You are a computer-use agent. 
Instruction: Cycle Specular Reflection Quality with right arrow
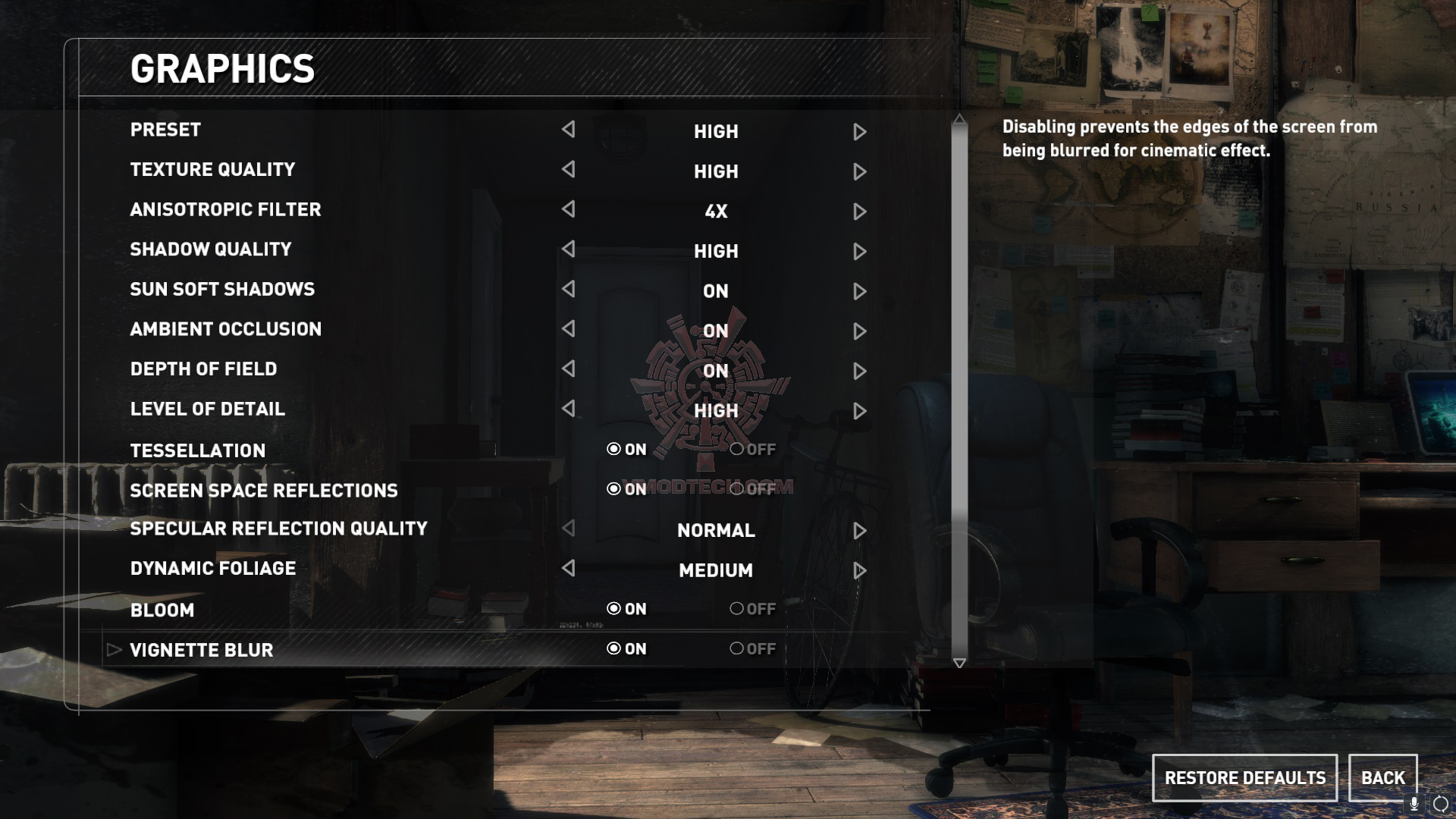coord(859,530)
